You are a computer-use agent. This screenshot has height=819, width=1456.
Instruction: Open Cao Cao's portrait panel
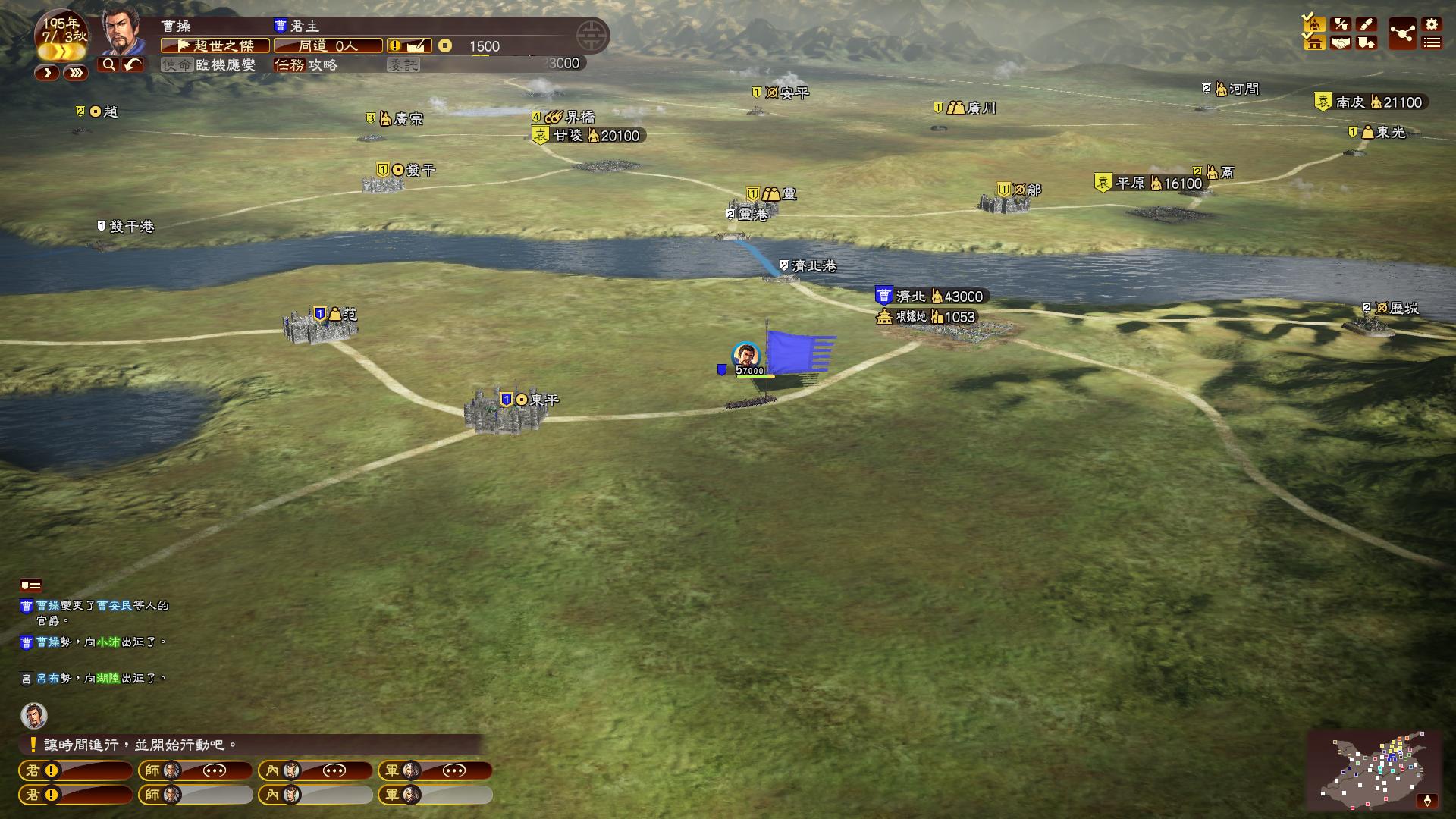point(124,32)
